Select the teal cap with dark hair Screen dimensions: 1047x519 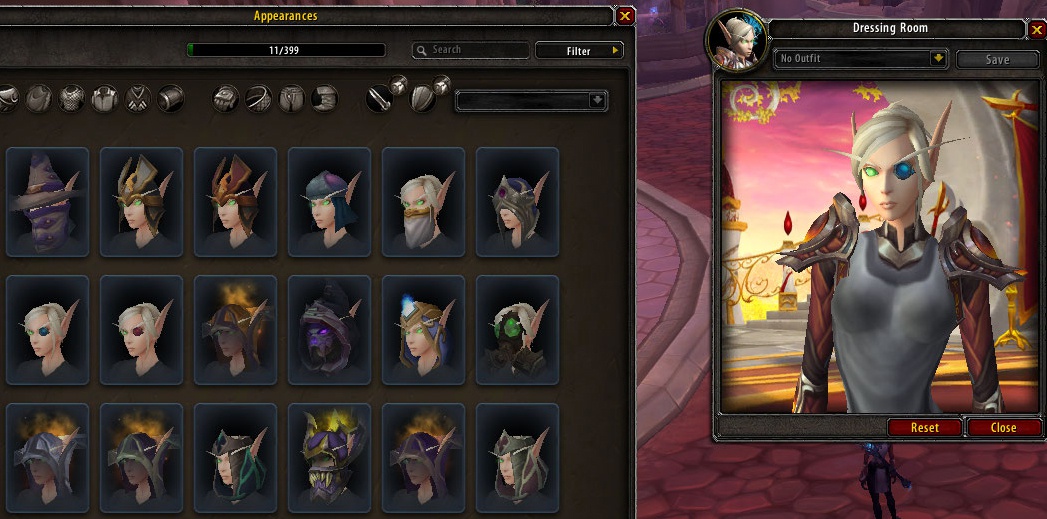pos(329,202)
